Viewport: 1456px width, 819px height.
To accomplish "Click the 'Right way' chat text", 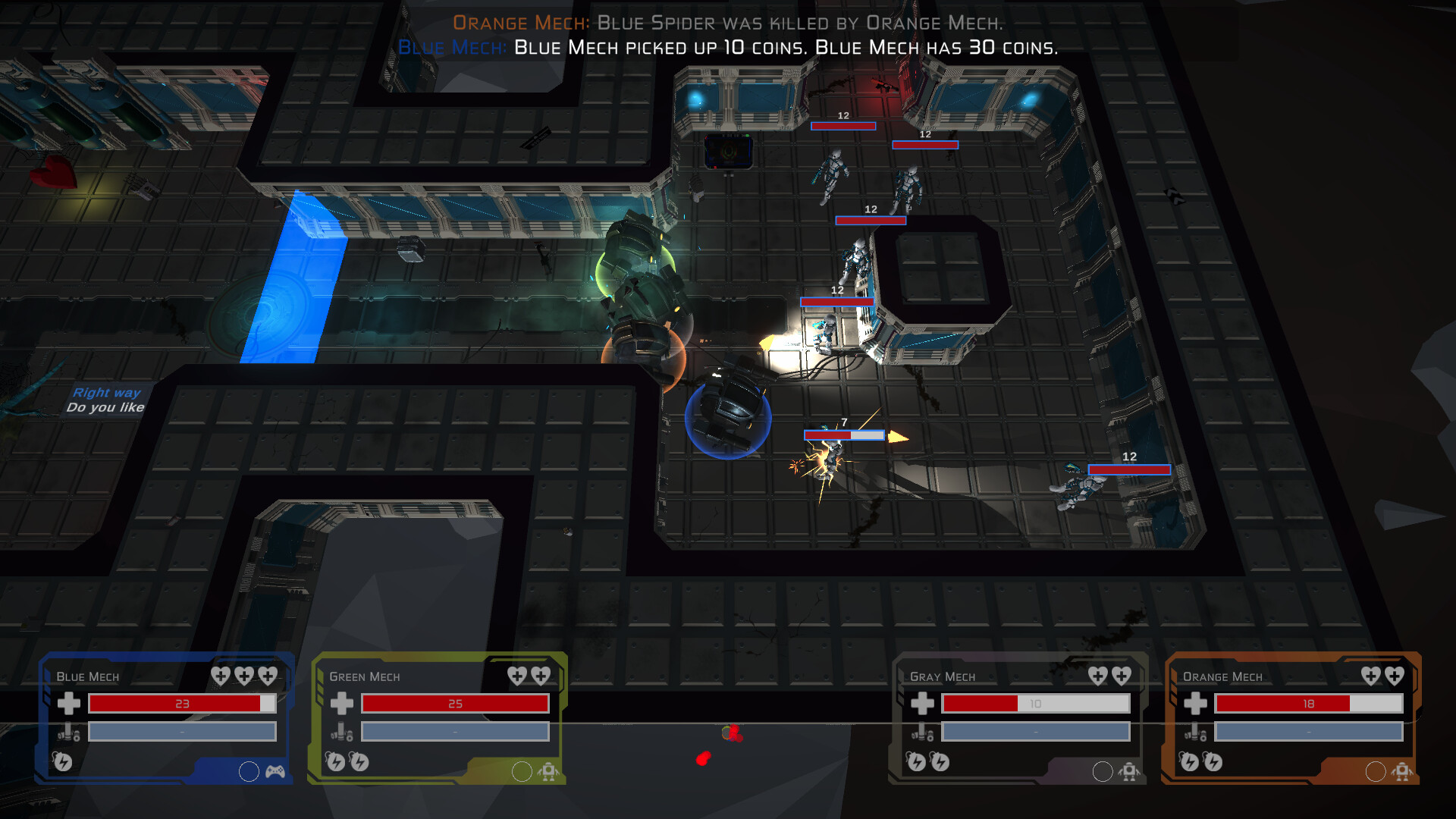I will [x=105, y=393].
